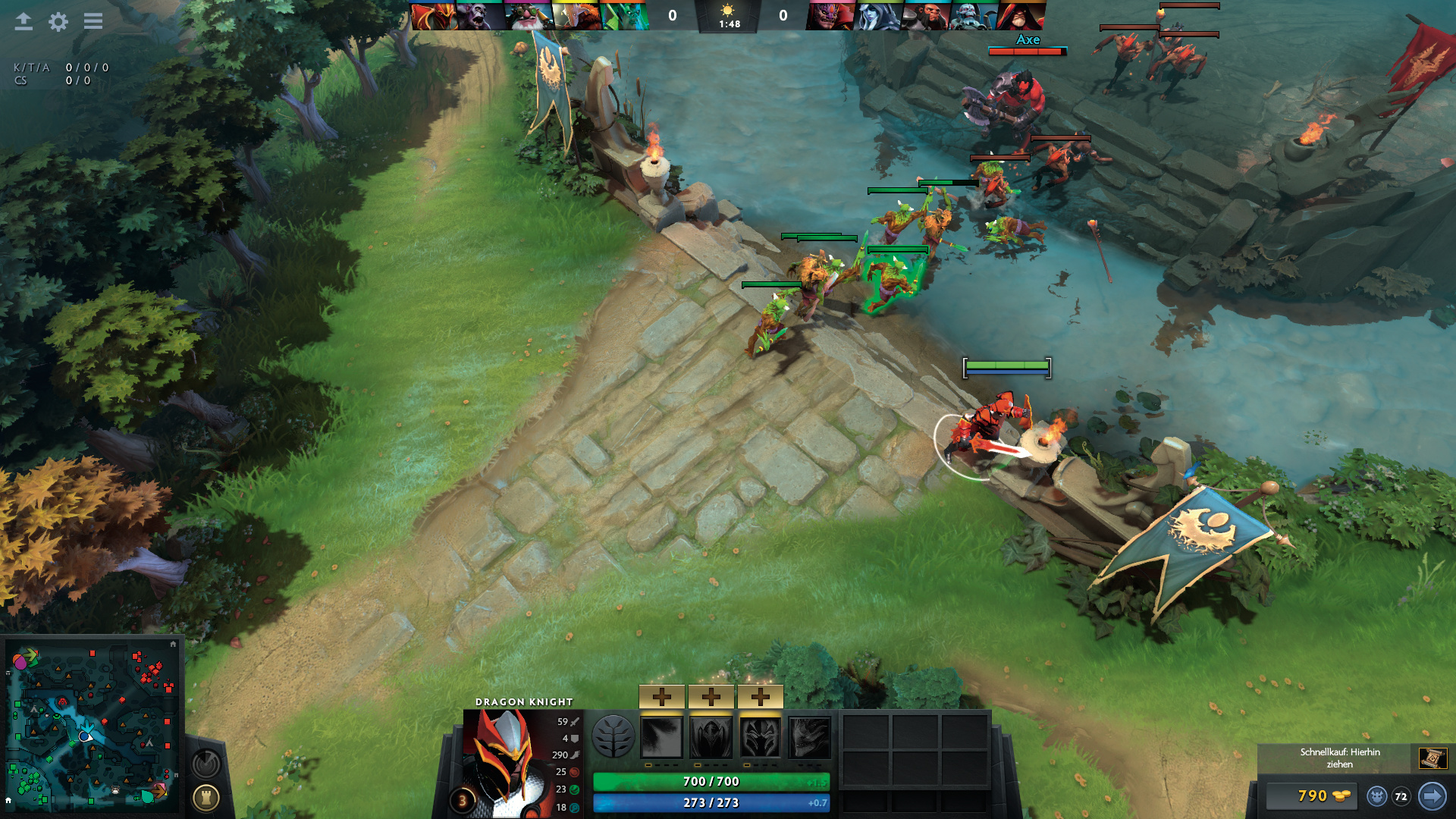The image size is (1456, 819).
Task: Click the scan radar button
Action: pos(206,764)
